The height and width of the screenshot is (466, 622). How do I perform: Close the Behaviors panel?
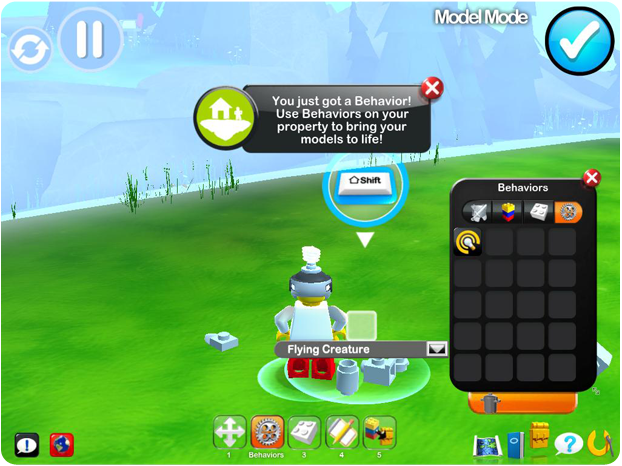[x=591, y=178]
